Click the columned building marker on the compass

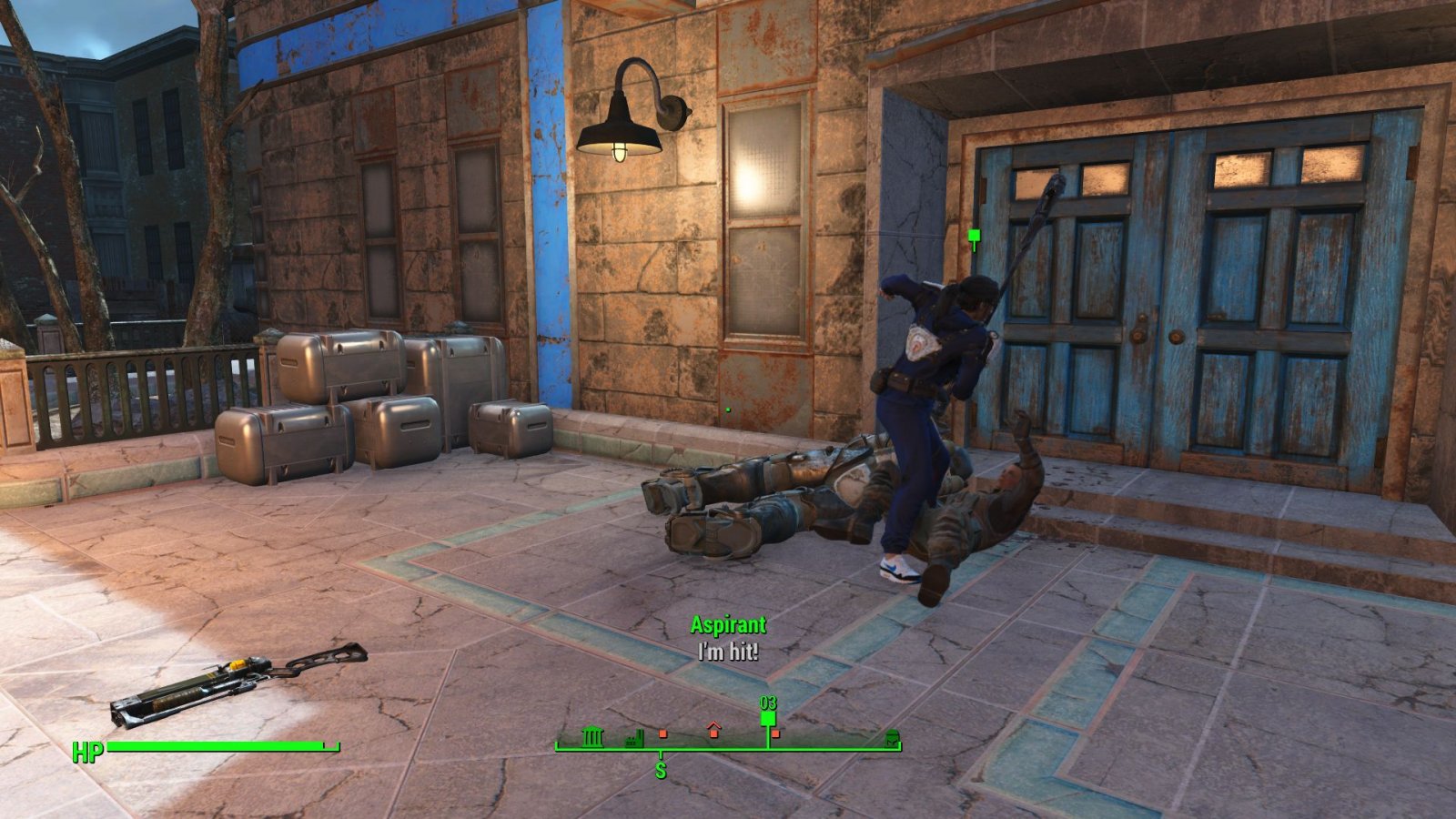click(592, 736)
